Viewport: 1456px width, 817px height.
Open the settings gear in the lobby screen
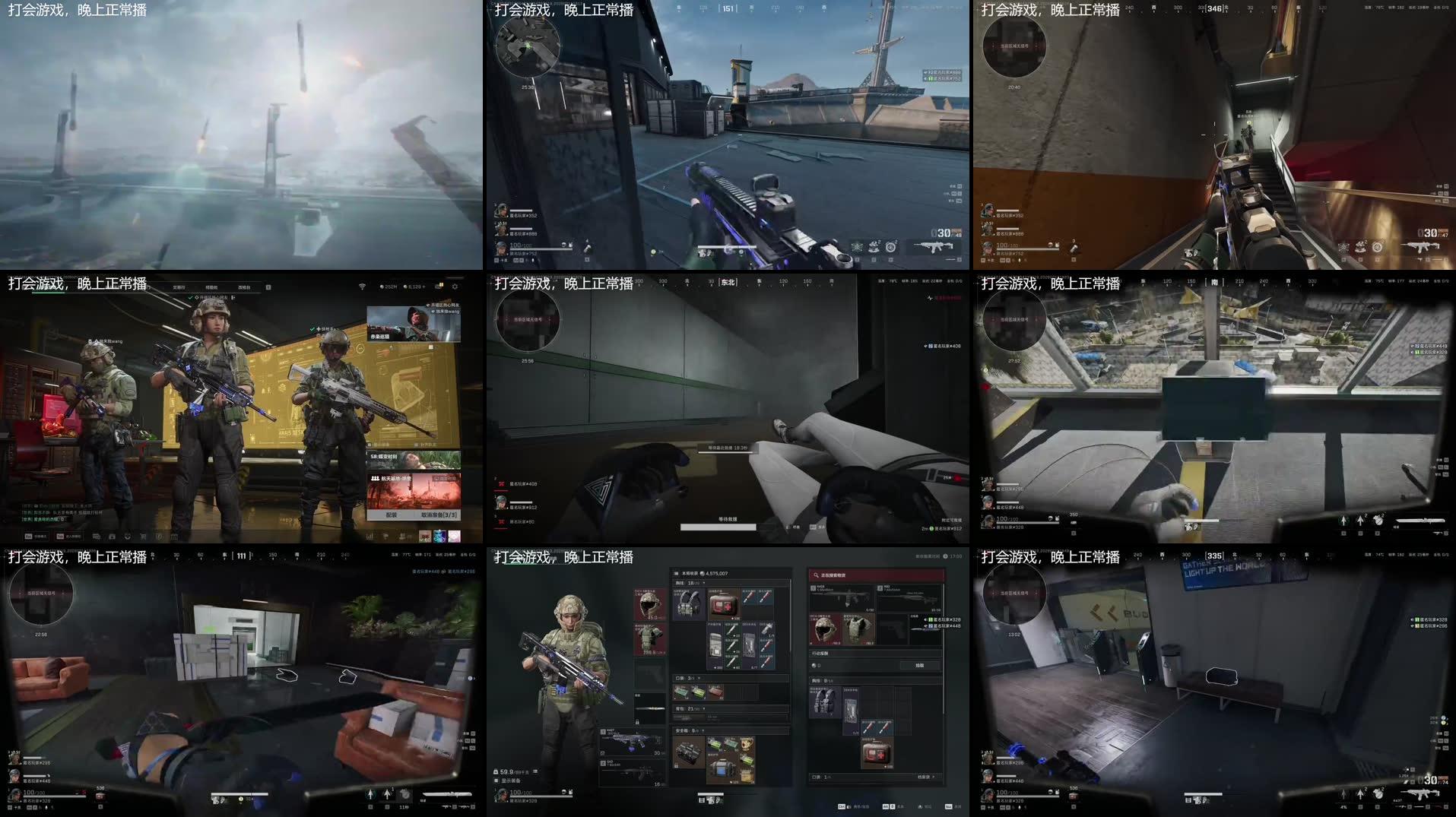(x=455, y=287)
